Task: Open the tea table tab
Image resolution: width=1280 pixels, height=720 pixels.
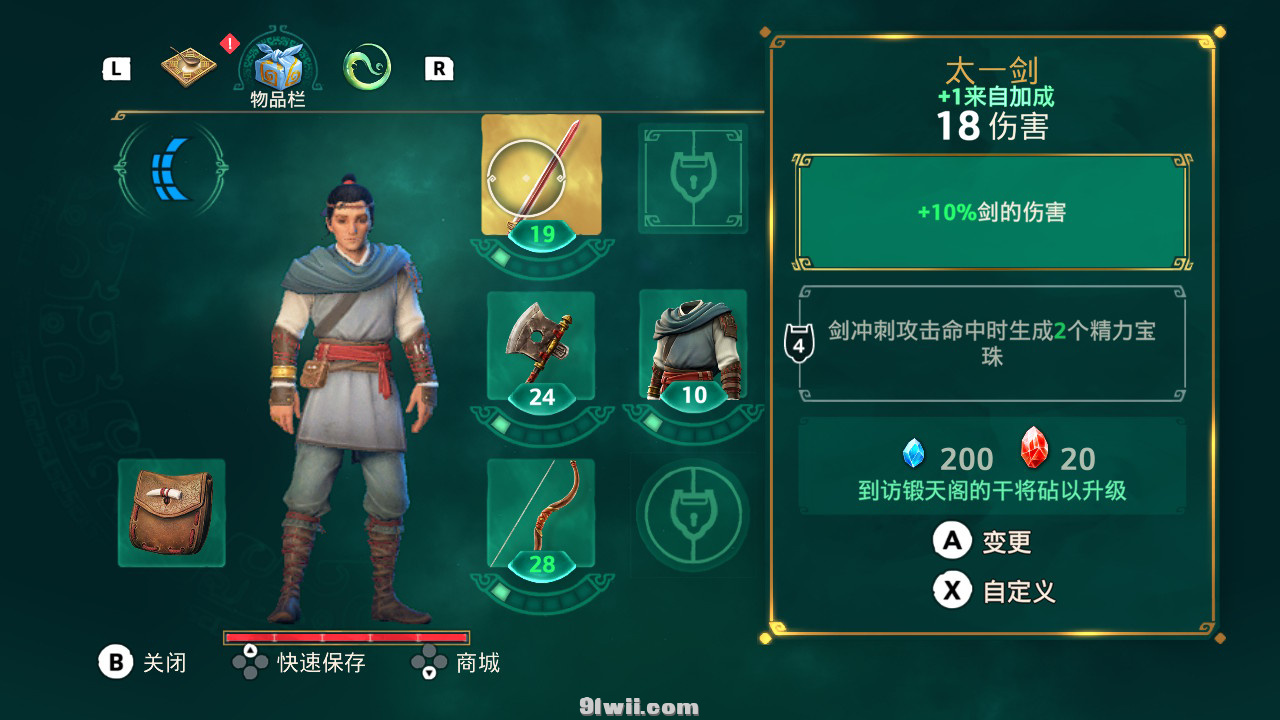Action: (x=190, y=67)
